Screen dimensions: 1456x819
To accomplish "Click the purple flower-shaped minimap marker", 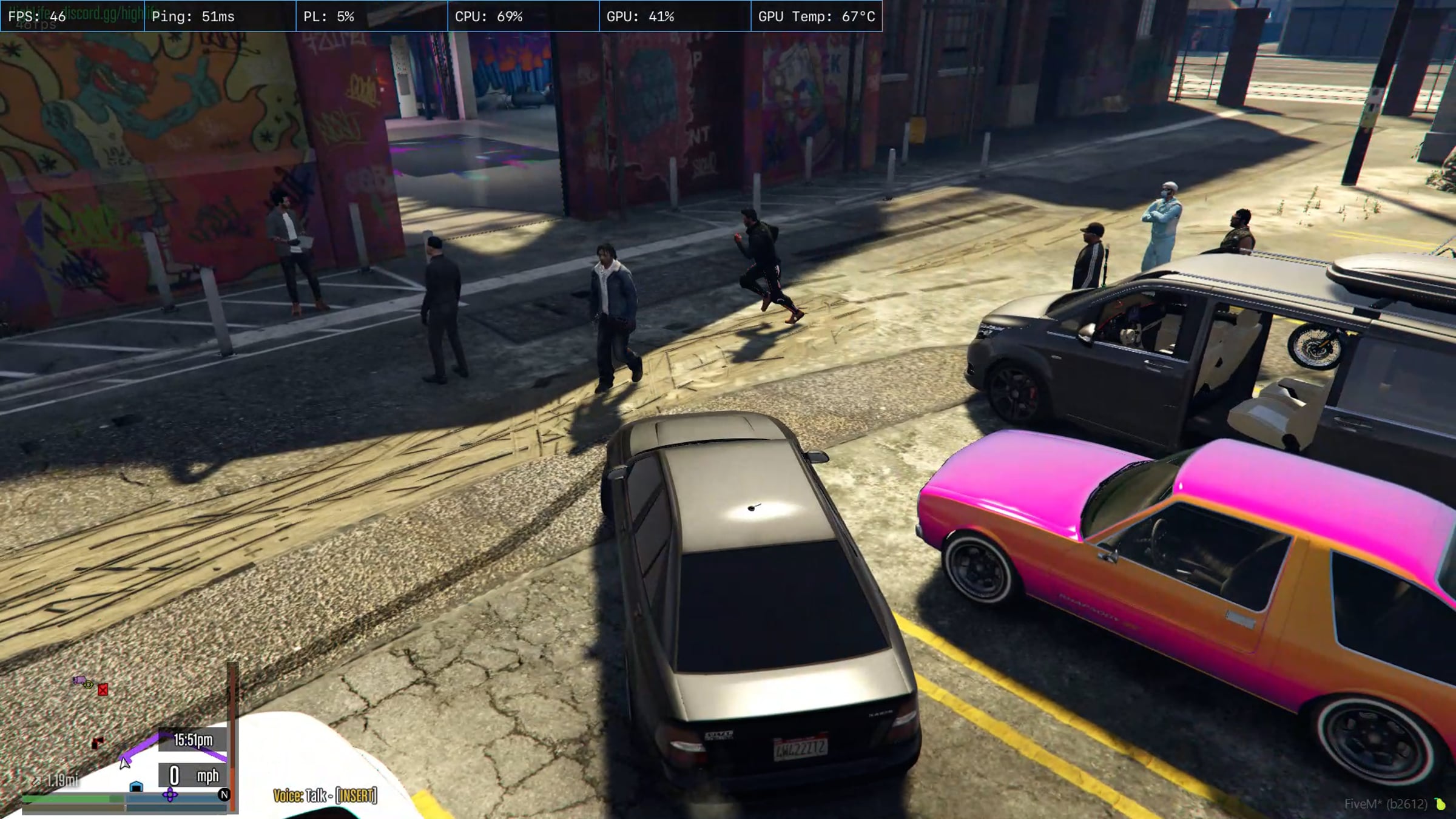I will (170, 795).
